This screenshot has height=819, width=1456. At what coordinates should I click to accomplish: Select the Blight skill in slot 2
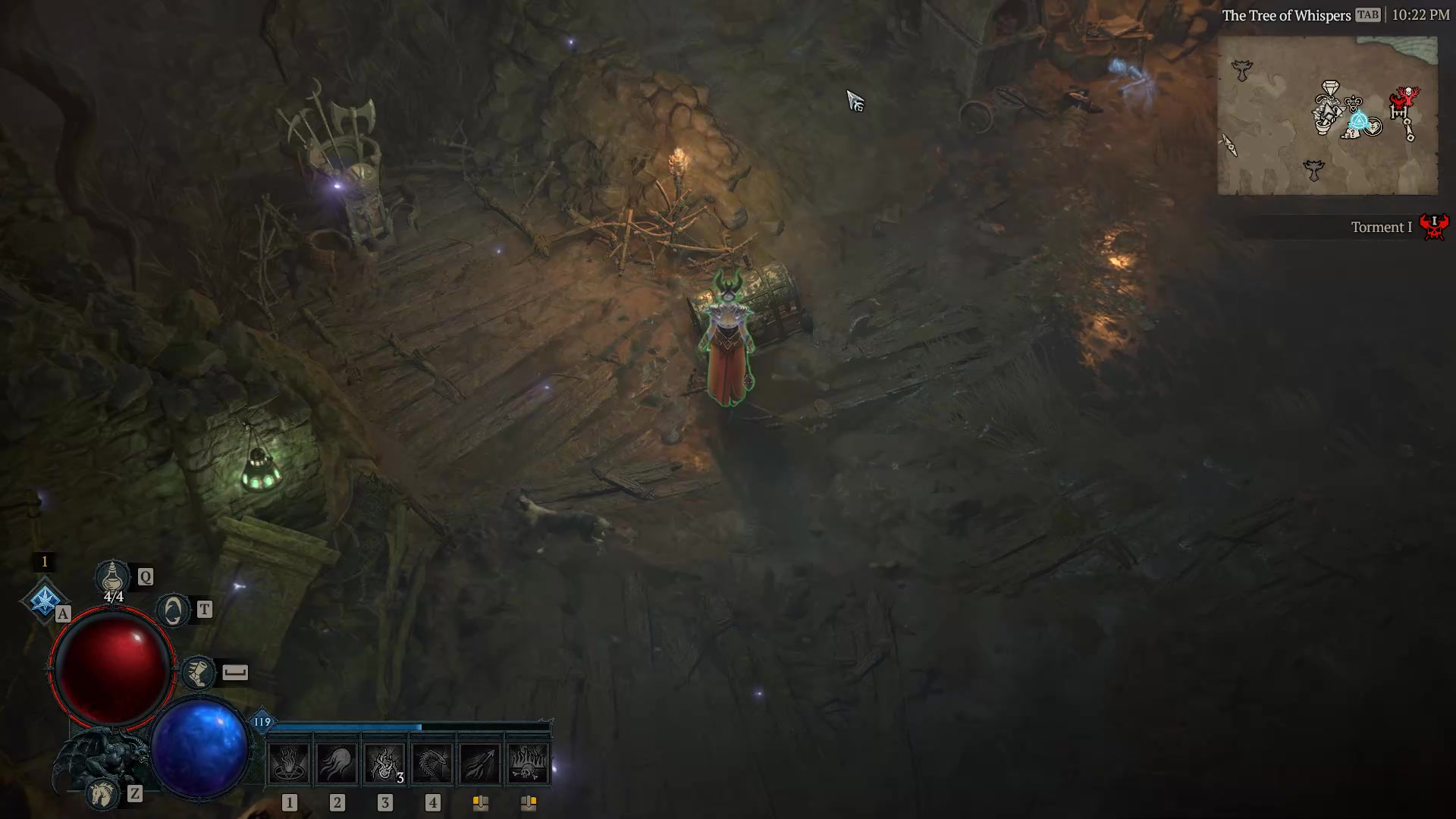coord(336,762)
